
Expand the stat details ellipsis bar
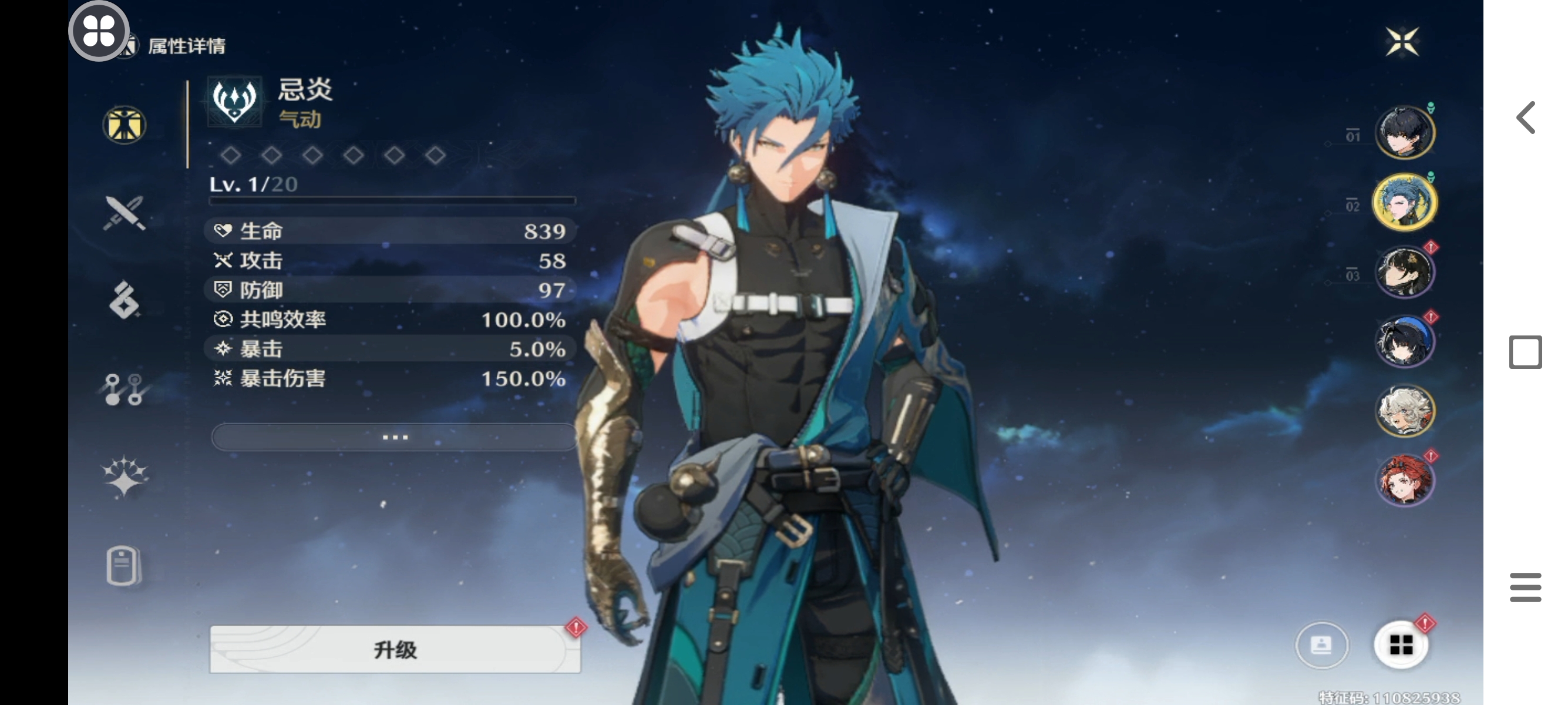395,437
